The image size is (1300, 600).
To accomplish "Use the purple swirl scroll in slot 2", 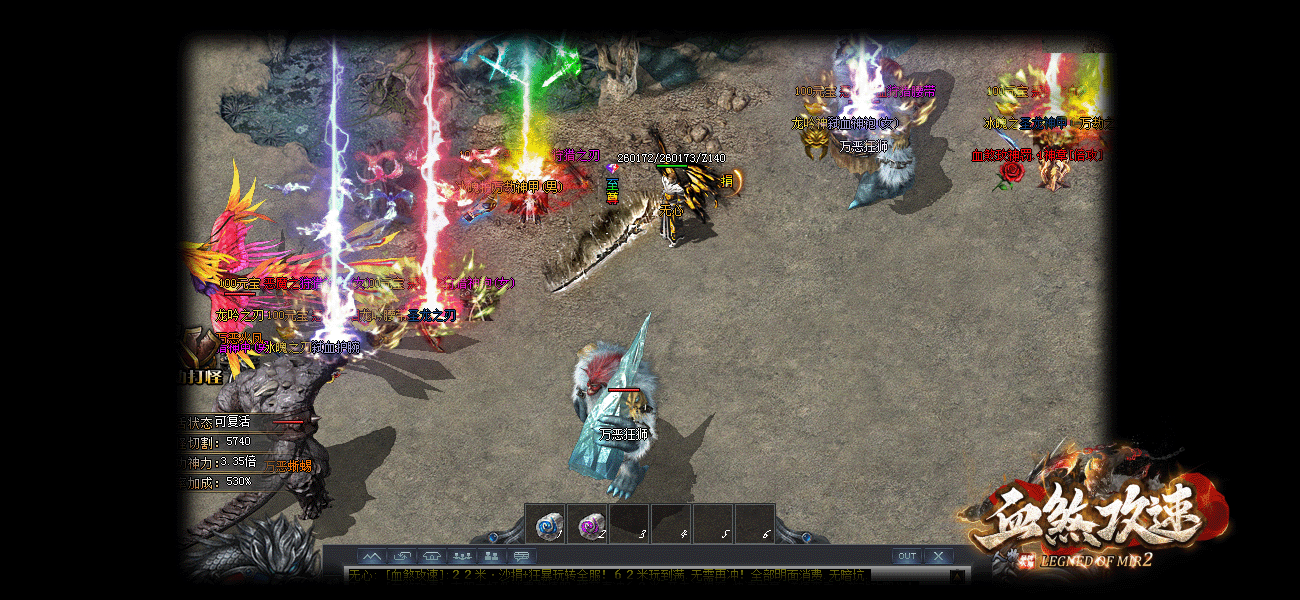I will 590,524.
